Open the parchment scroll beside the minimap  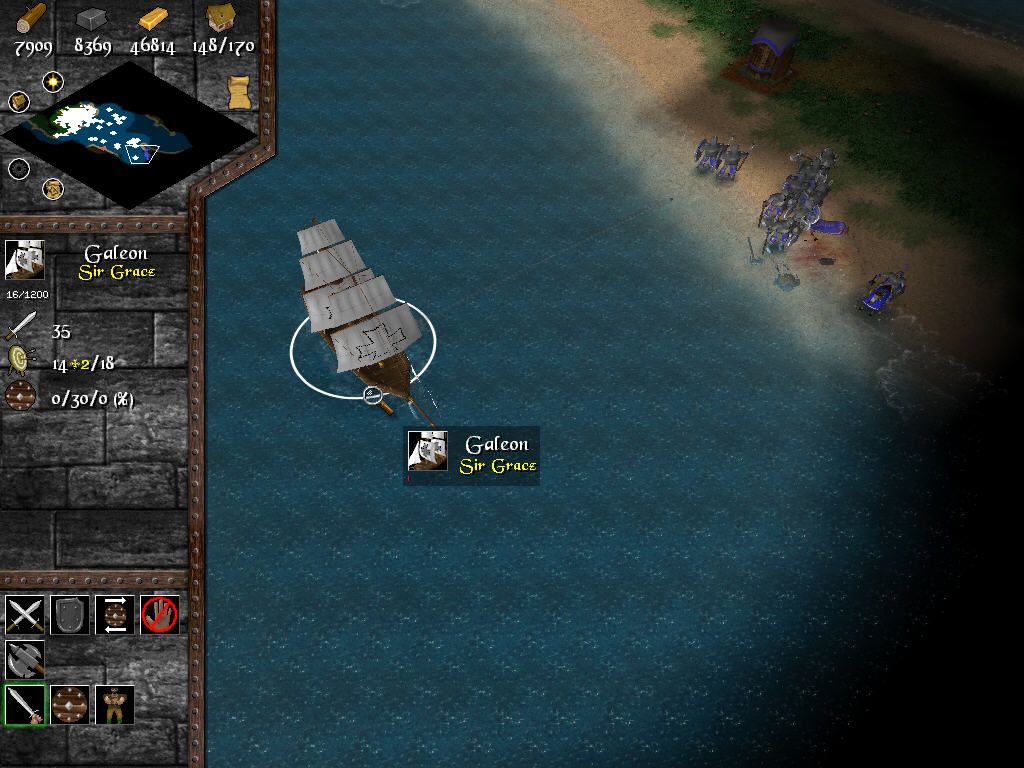pyautogui.click(x=238, y=91)
